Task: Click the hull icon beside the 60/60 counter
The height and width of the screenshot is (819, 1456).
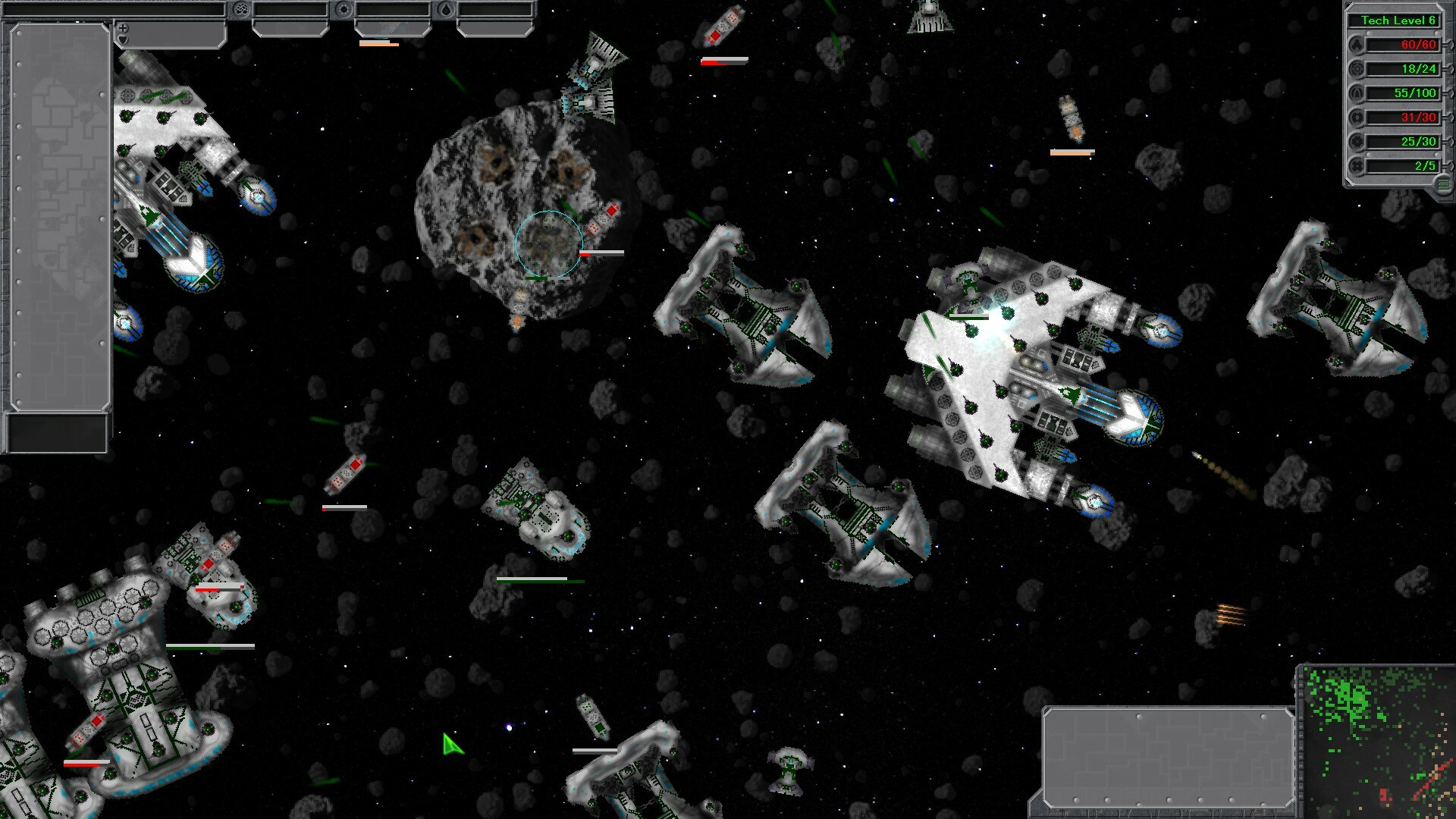Action: [1357, 45]
